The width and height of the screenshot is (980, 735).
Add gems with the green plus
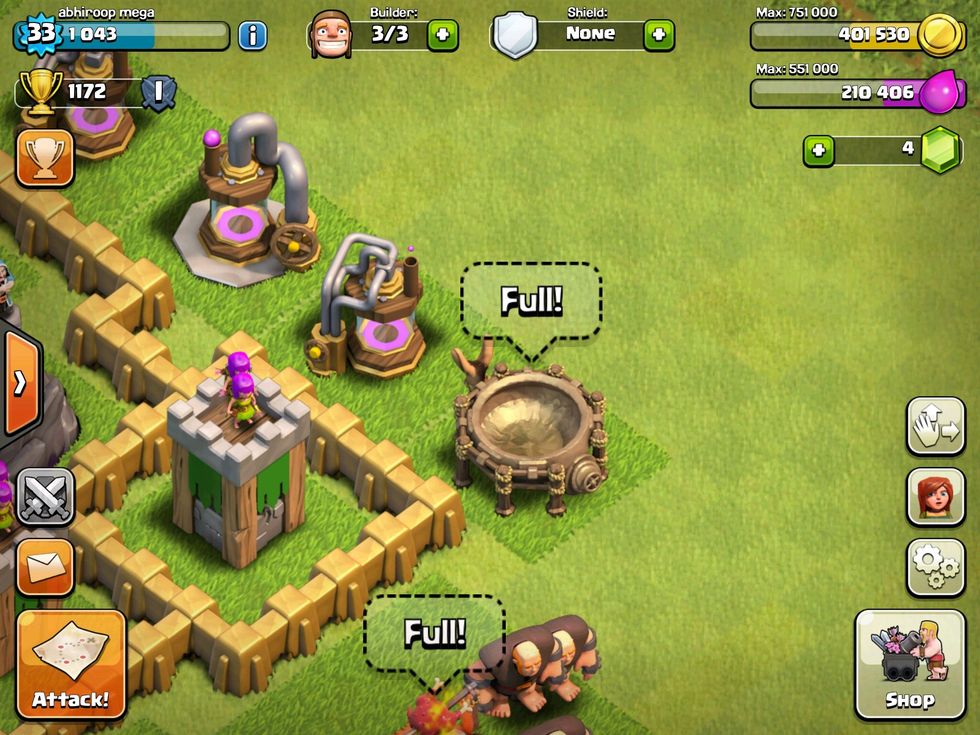(819, 150)
